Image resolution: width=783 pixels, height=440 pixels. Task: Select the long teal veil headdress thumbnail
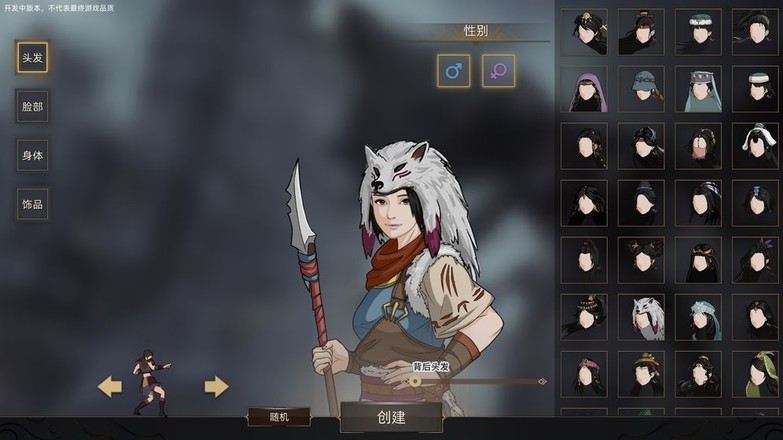click(x=698, y=90)
